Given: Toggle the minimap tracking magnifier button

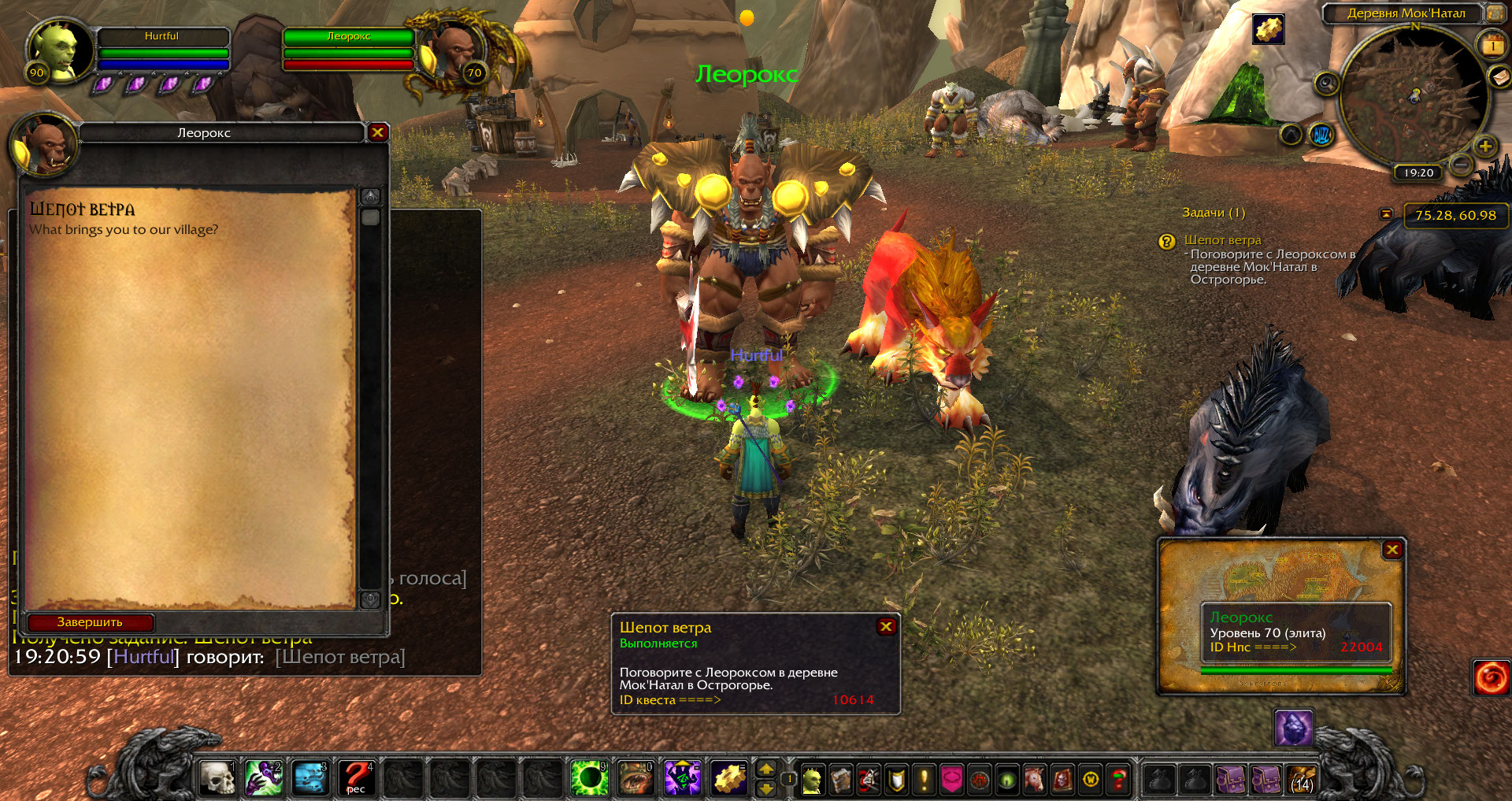Looking at the screenshot, I should coord(1327,83).
